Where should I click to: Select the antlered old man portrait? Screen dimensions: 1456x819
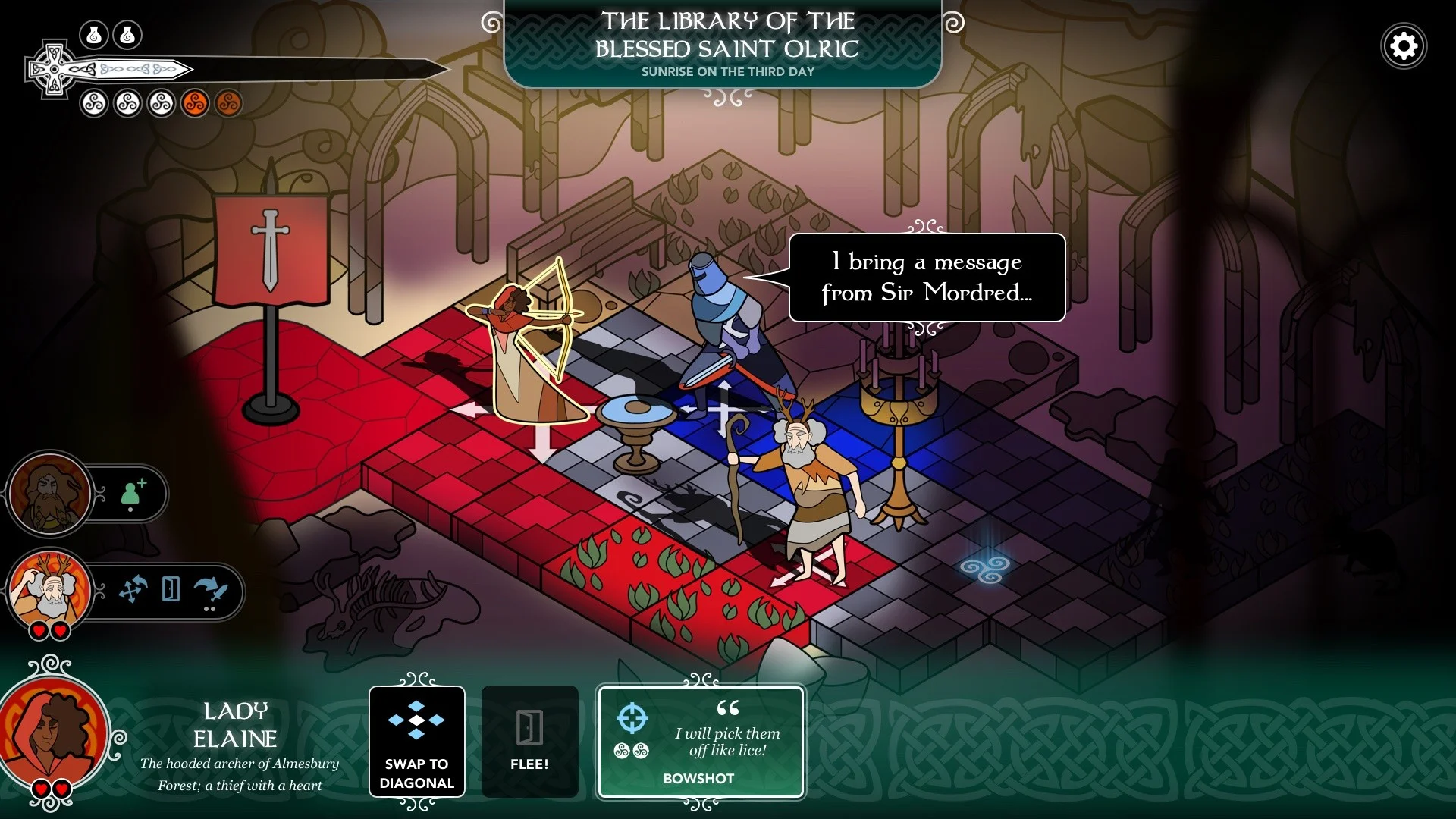pyautogui.click(x=50, y=591)
